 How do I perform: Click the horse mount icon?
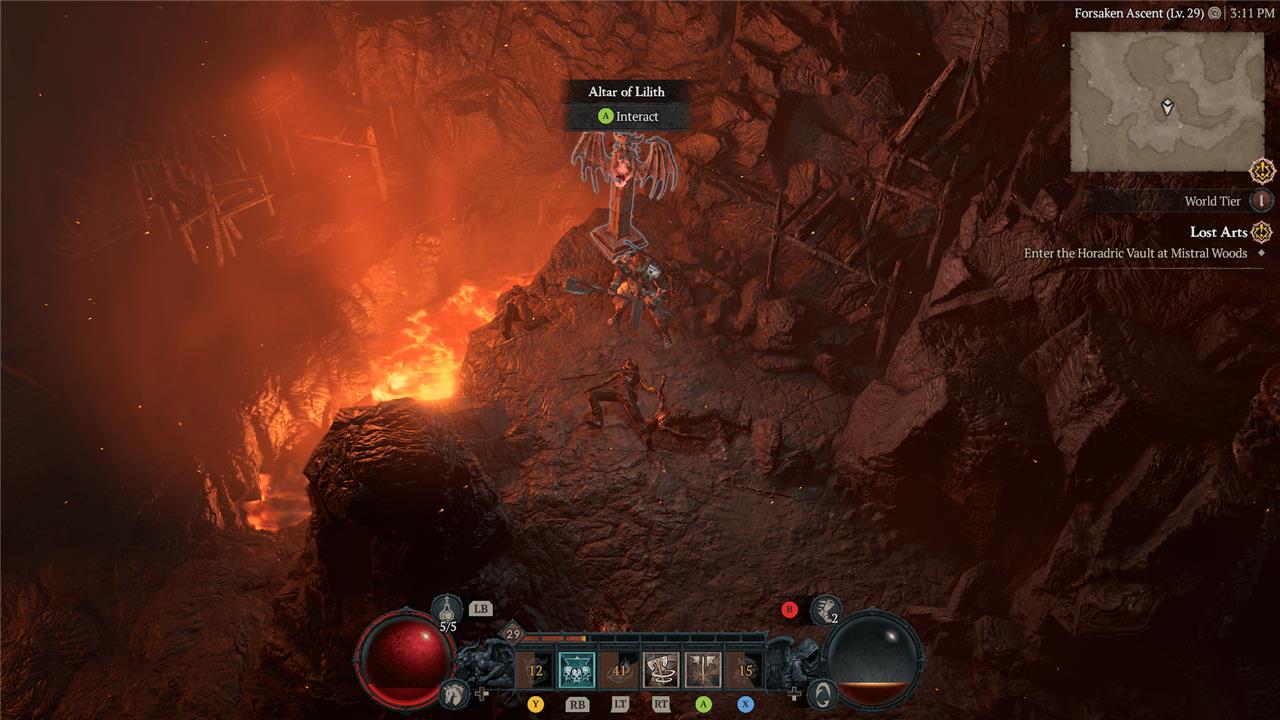[453, 691]
